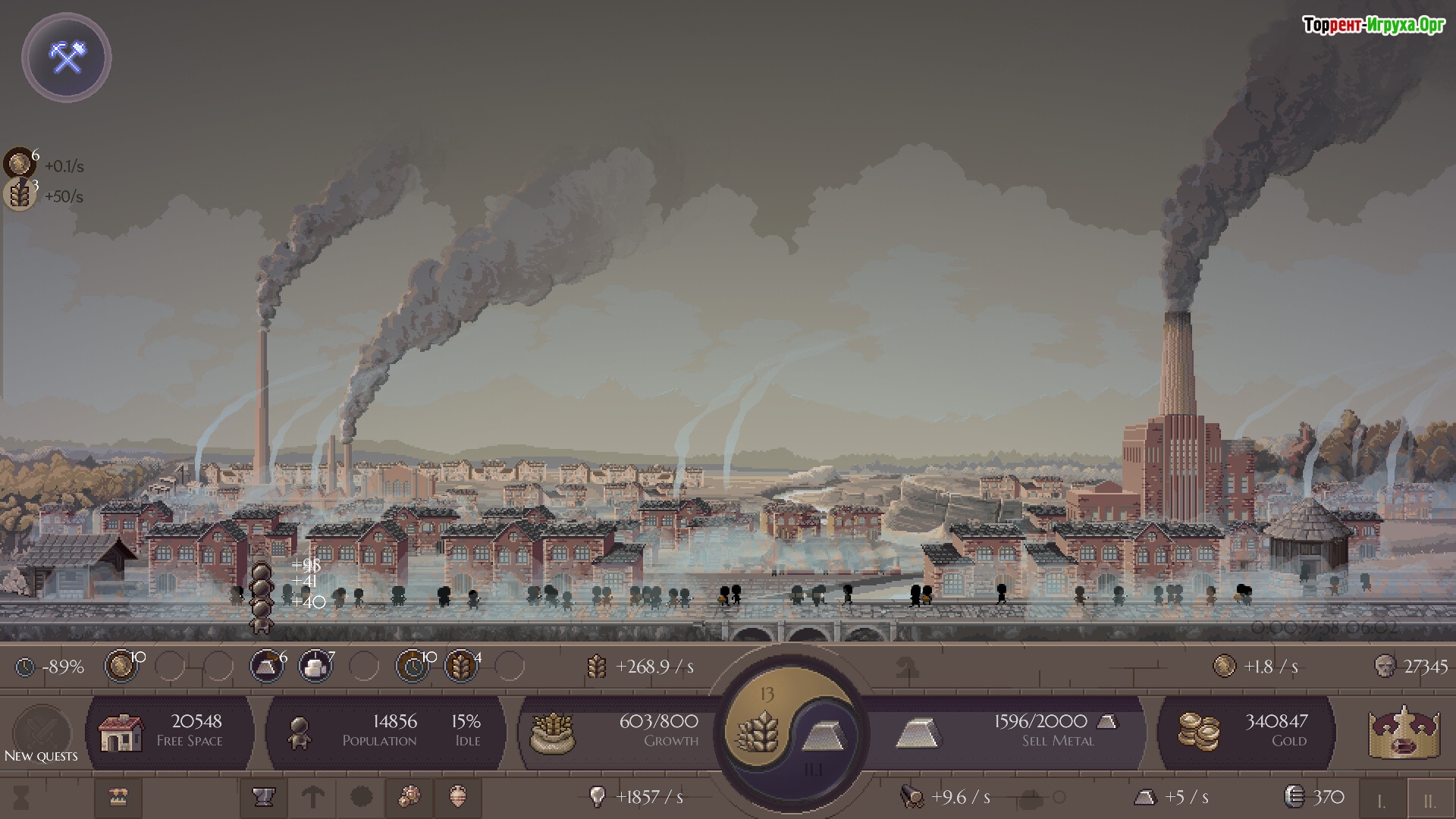Image resolution: width=1456 pixels, height=819 pixels.
Task: Open the Gold coins panel
Action: click(1245, 731)
